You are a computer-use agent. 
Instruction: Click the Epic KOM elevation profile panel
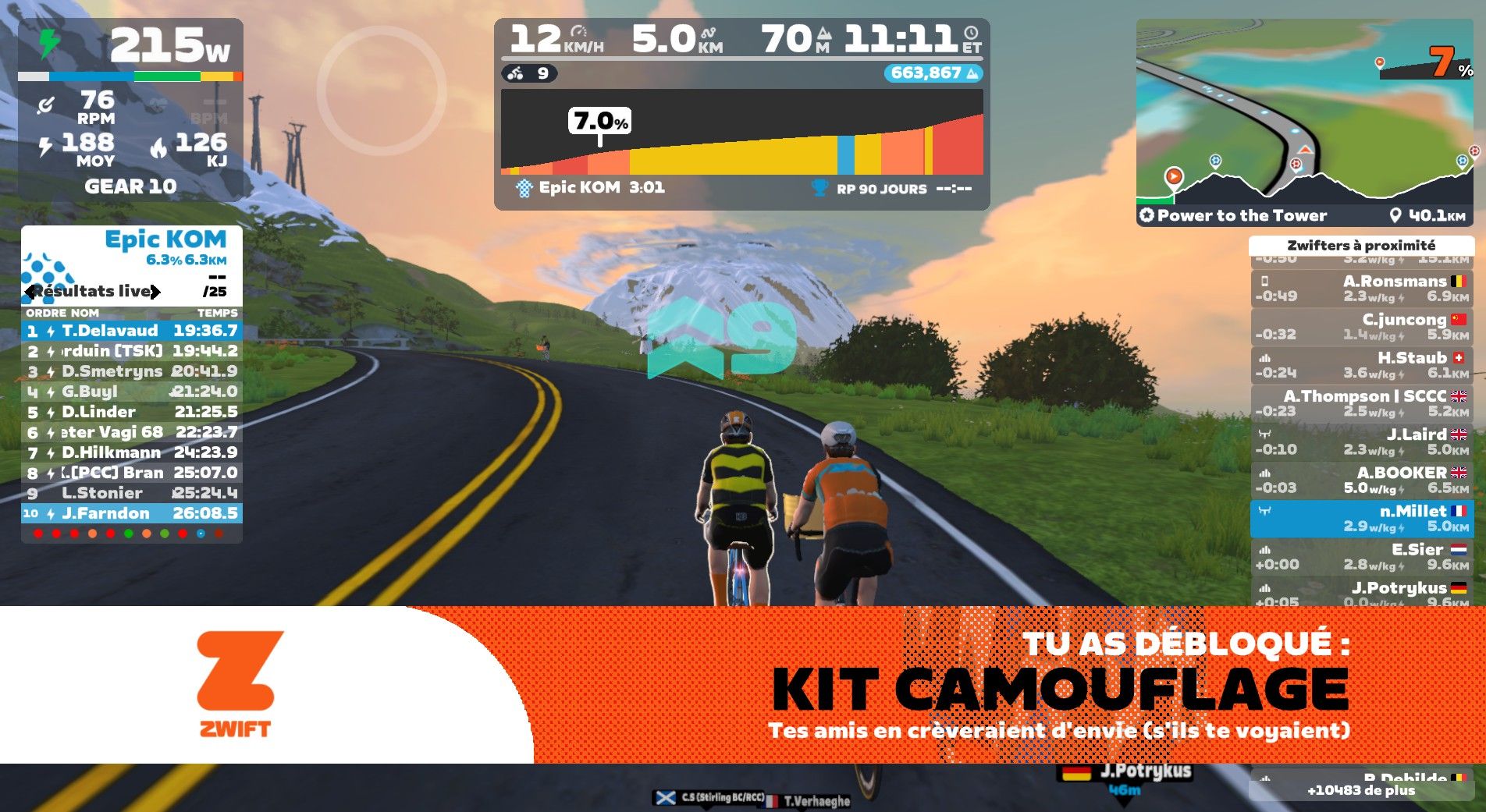click(x=741, y=133)
